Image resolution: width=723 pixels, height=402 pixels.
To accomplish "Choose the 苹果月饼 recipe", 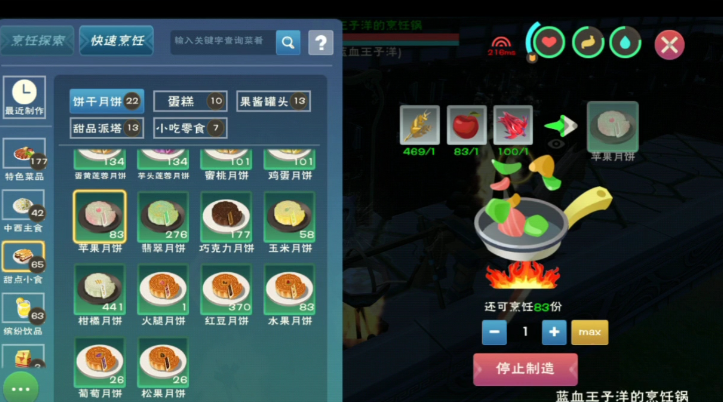I will coord(99,220).
